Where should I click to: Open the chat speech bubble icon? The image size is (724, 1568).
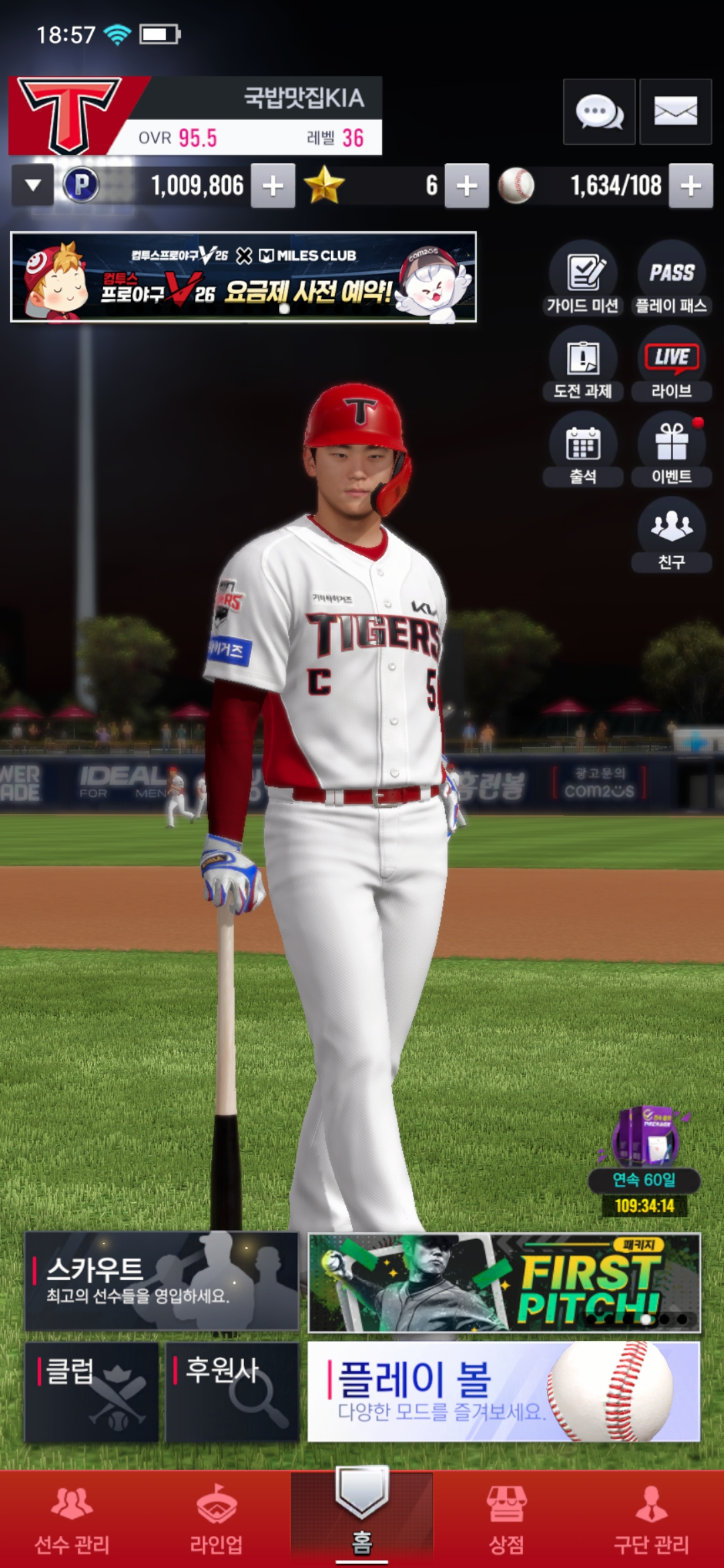click(599, 112)
